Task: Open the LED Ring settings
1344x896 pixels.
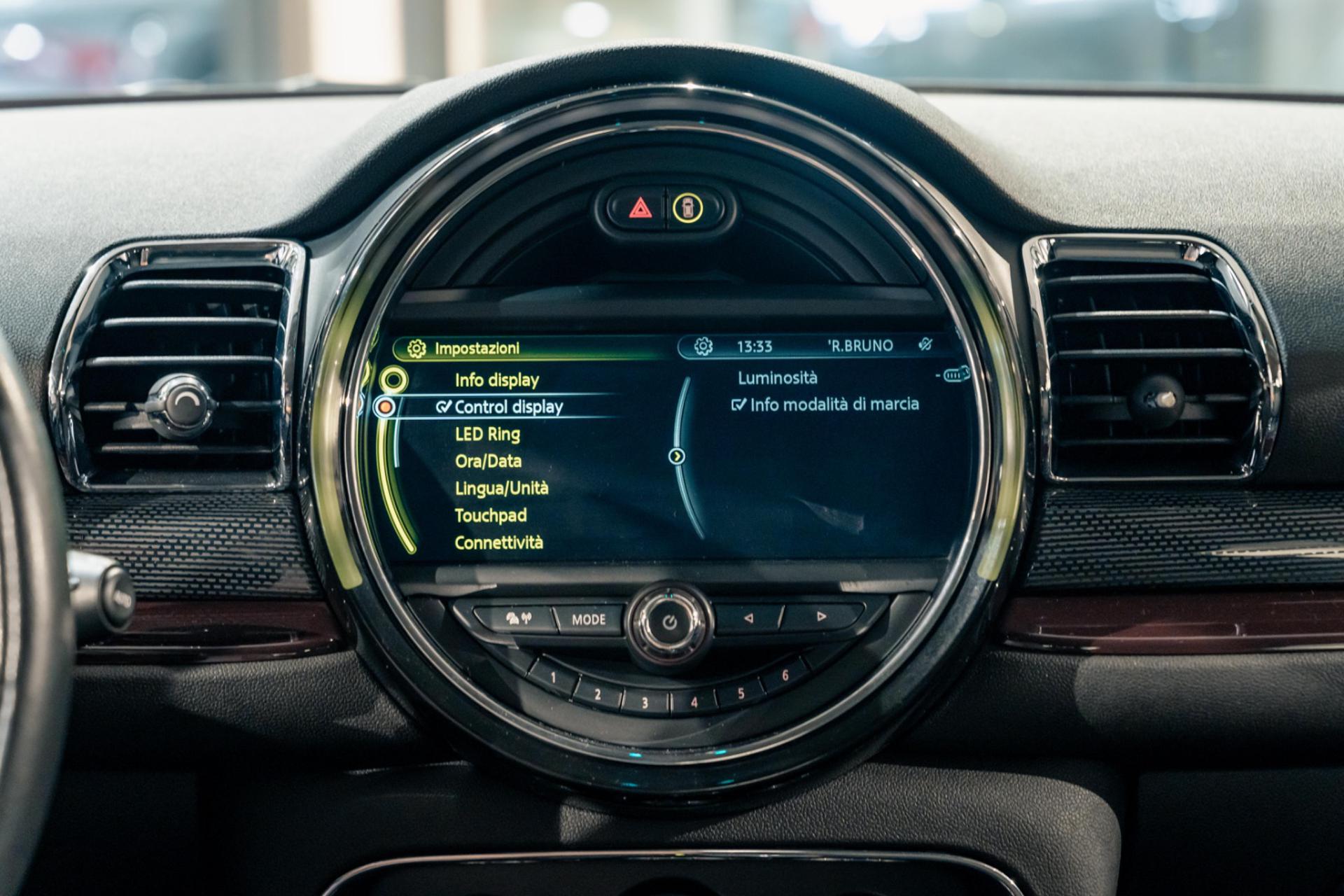Action: pos(487,434)
